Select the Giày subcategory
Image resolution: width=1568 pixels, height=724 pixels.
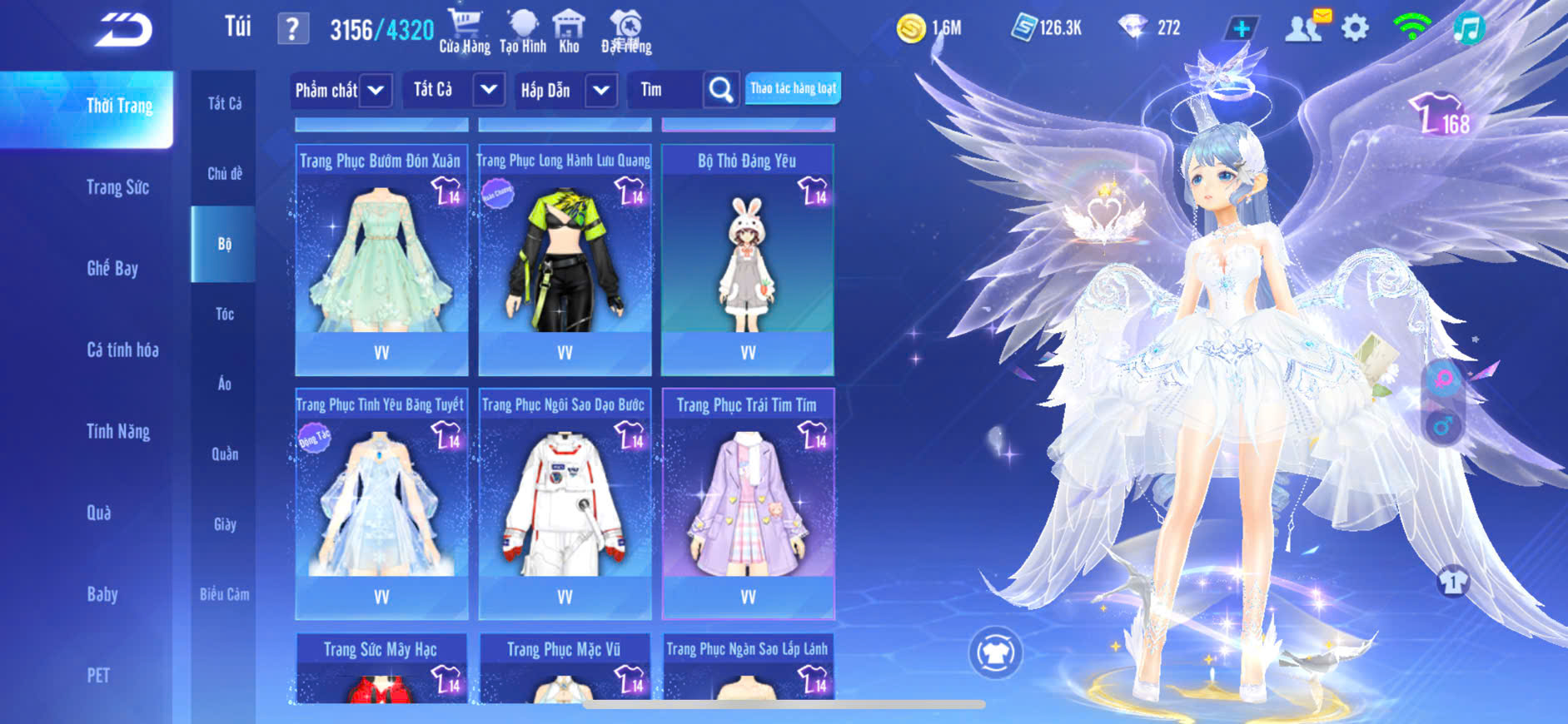224,524
